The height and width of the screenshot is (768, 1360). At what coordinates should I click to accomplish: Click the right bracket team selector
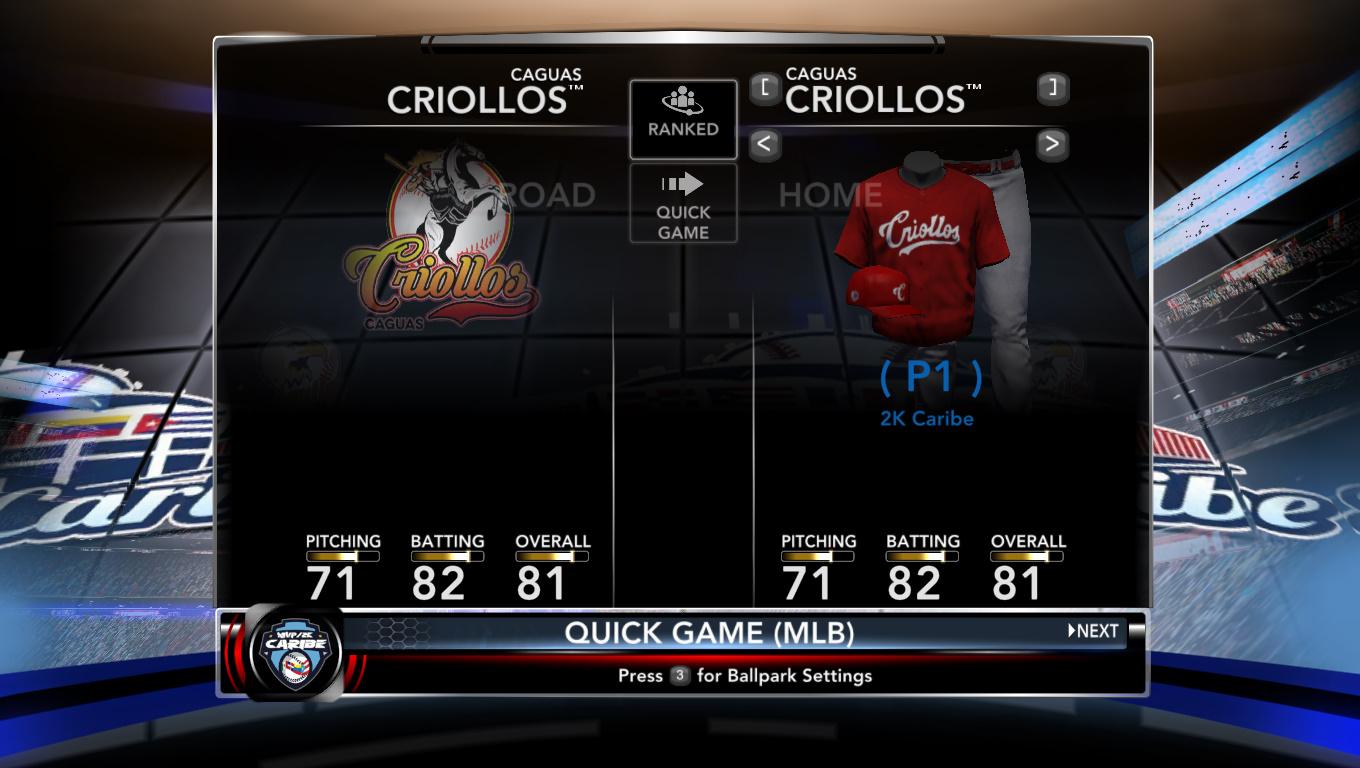click(x=1051, y=88)
